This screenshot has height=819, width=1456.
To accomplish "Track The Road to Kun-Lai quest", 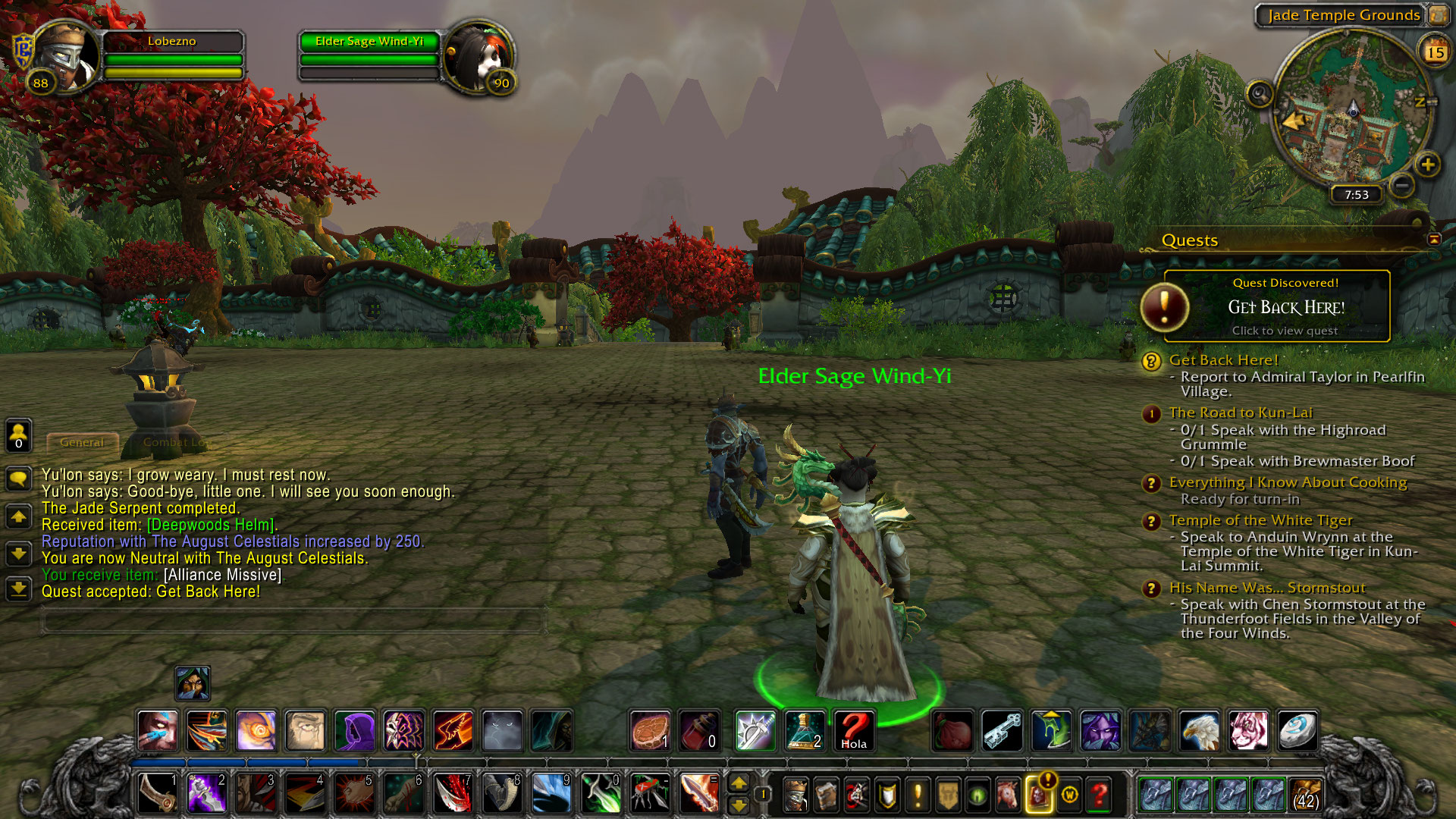I will click(1240, 413).
